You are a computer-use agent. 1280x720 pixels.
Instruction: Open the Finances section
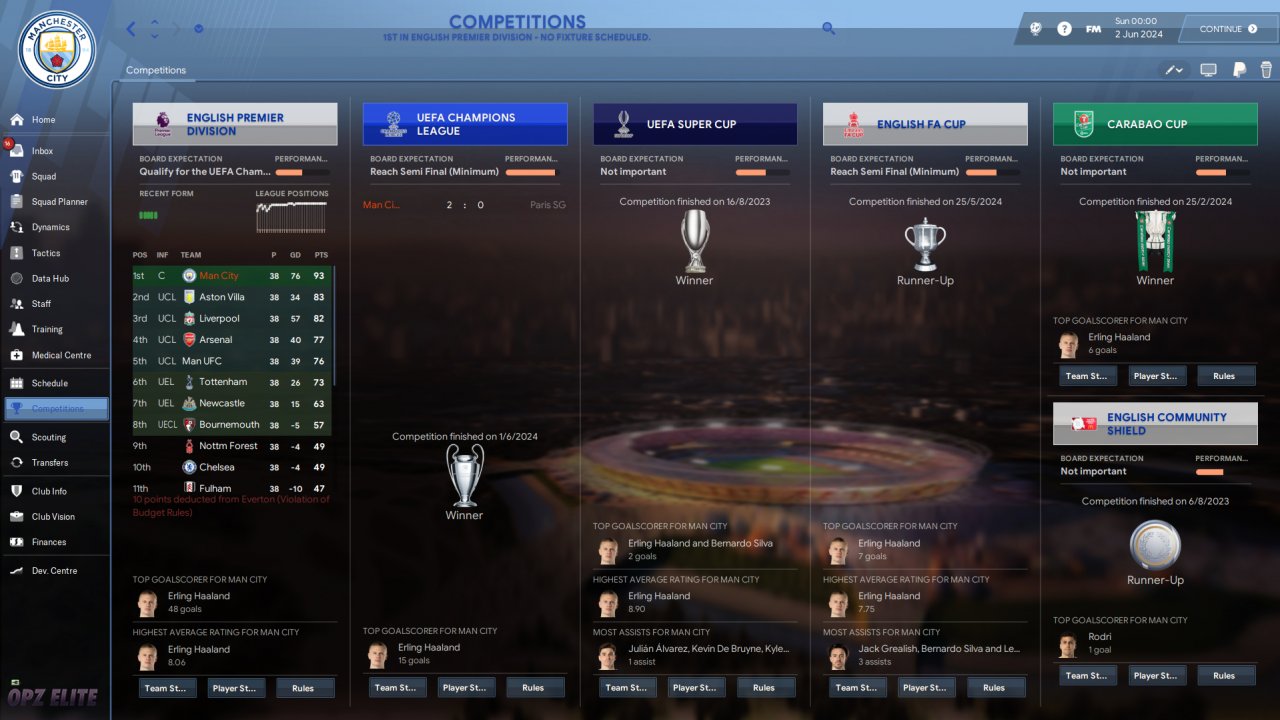point(49,542)
